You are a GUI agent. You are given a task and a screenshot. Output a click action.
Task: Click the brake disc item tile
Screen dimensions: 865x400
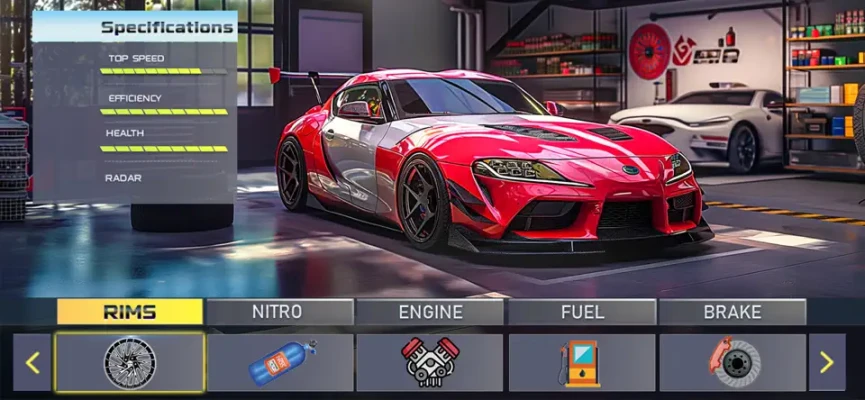coord(733,362)
